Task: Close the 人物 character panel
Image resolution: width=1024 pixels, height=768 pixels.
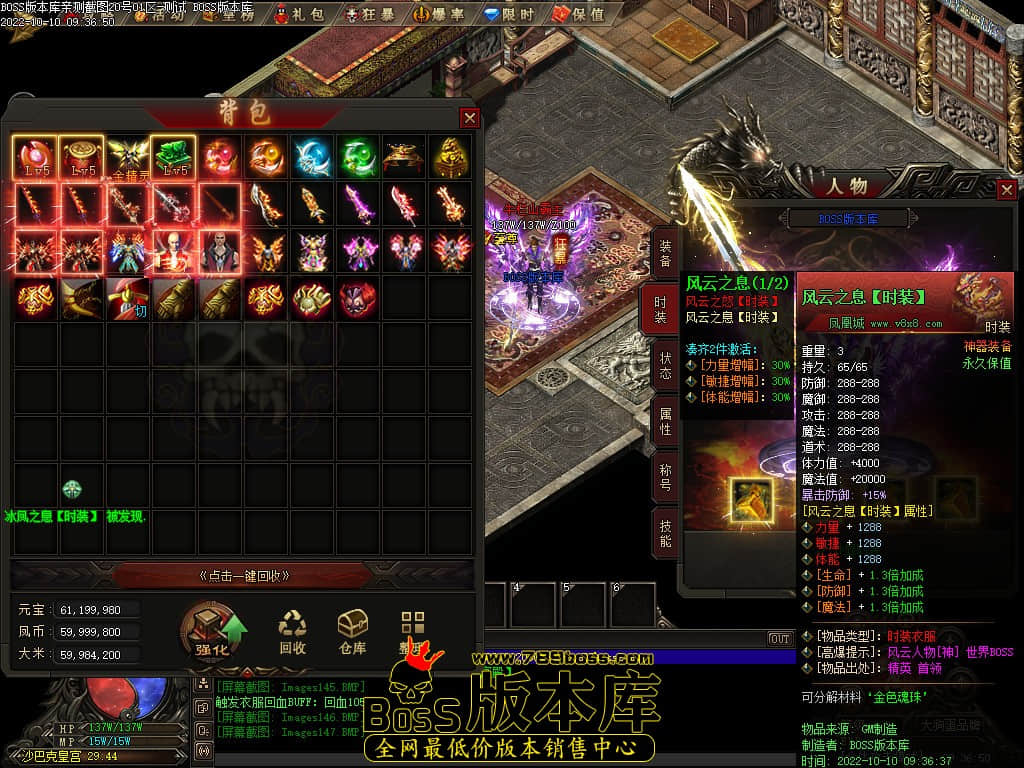Action: click(1007, 189)
